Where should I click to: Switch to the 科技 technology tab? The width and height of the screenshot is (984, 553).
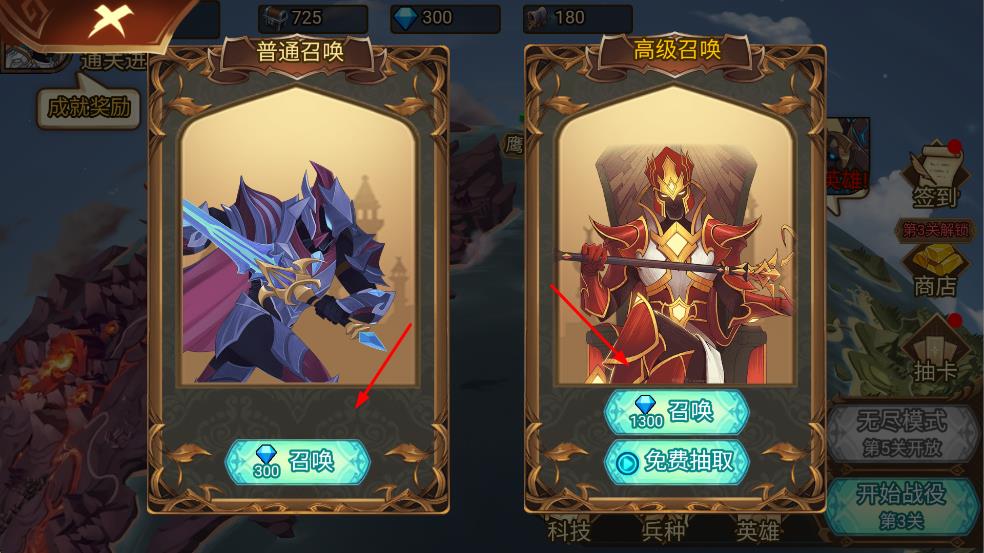(x=570, y=530)
